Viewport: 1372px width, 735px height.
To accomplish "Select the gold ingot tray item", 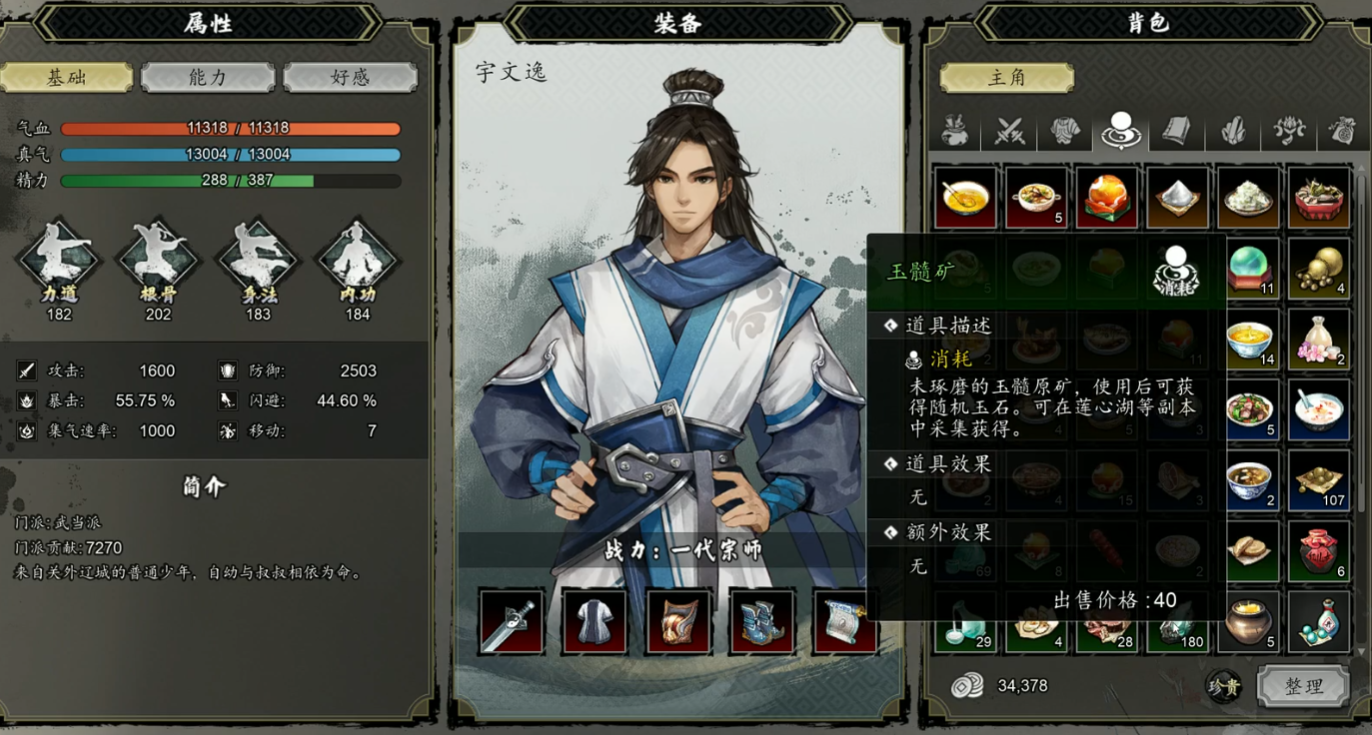I will pyautogui.click(x=1318, y=481).
